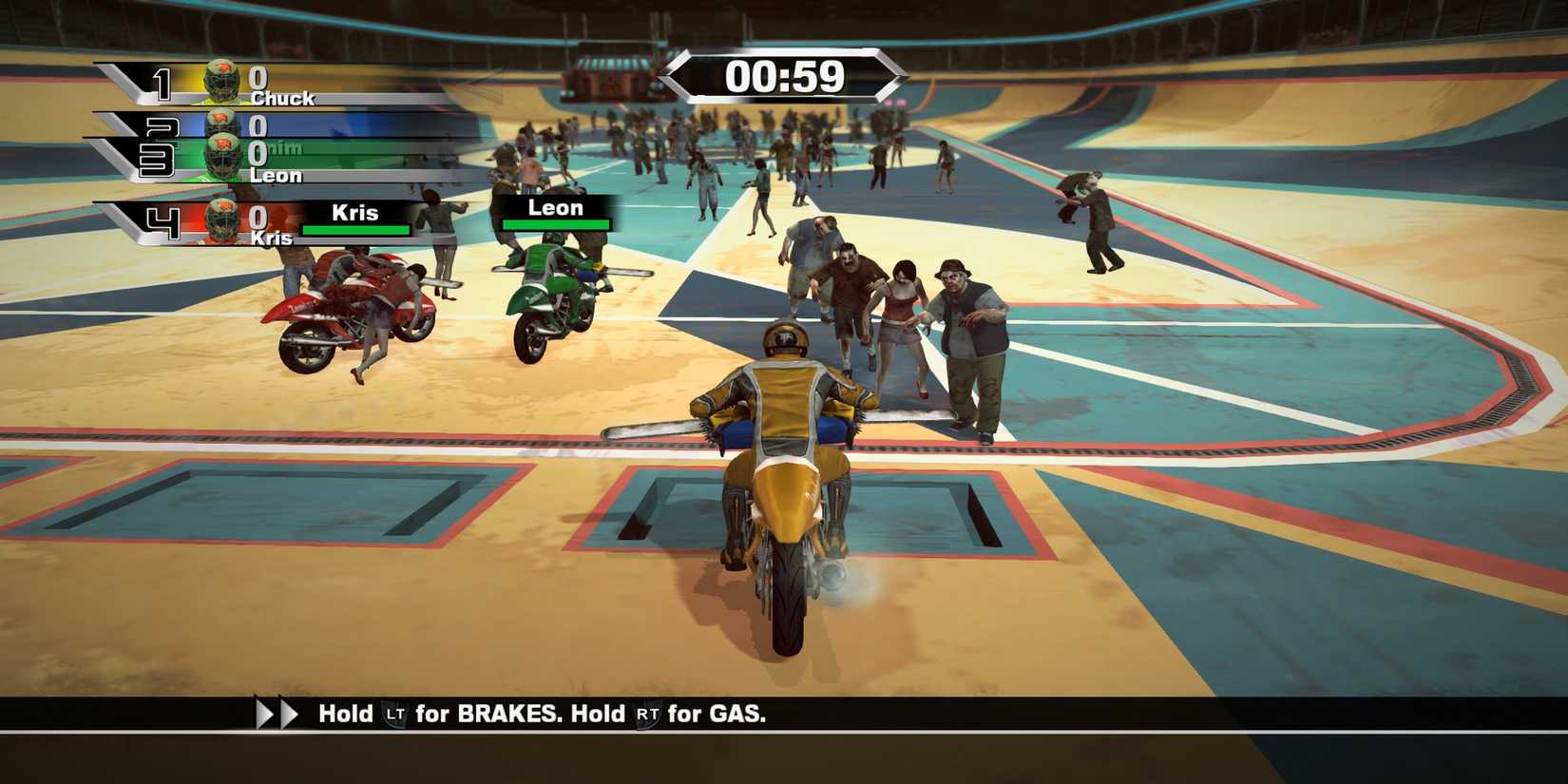
Task: Select Kris's green health bar
Action: pos(354,229)
